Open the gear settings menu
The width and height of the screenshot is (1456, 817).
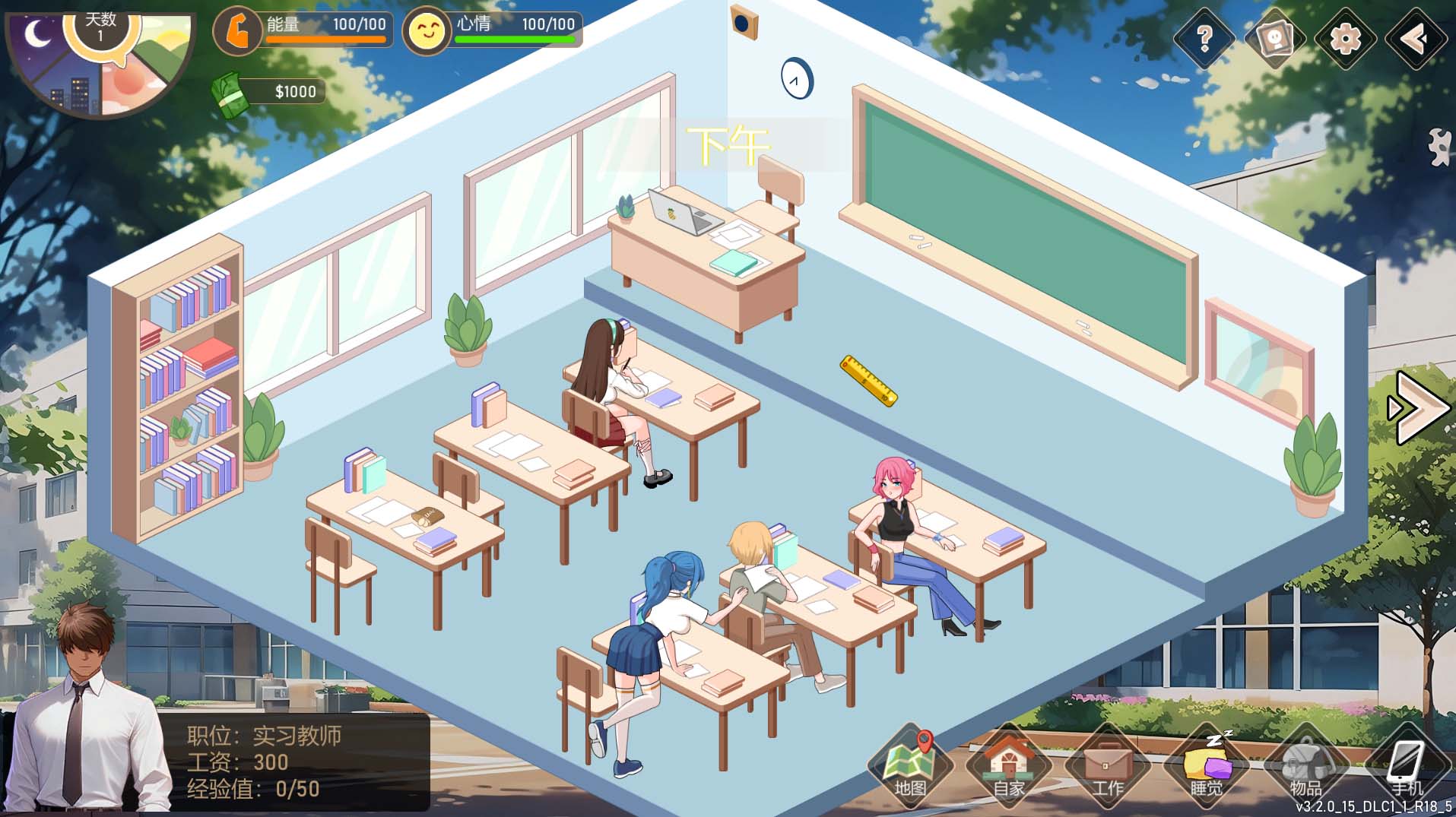[1345, 38]
